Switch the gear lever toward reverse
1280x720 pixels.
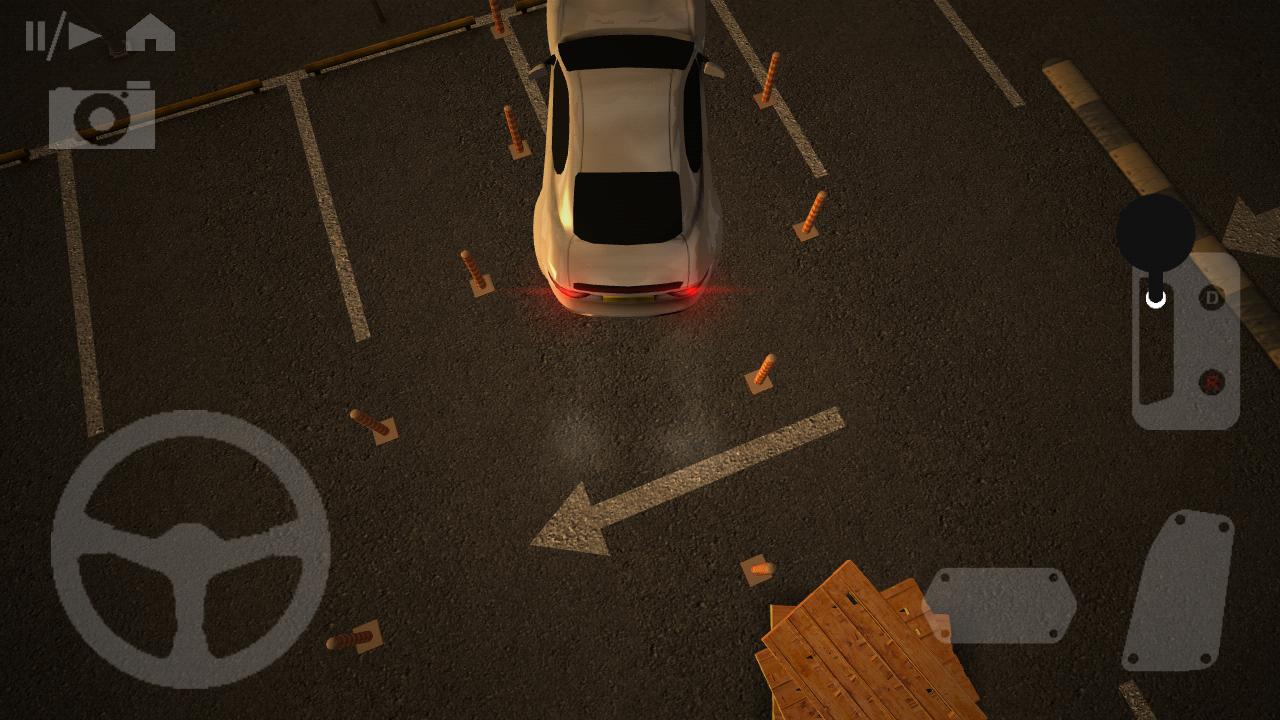point(1210,383)
